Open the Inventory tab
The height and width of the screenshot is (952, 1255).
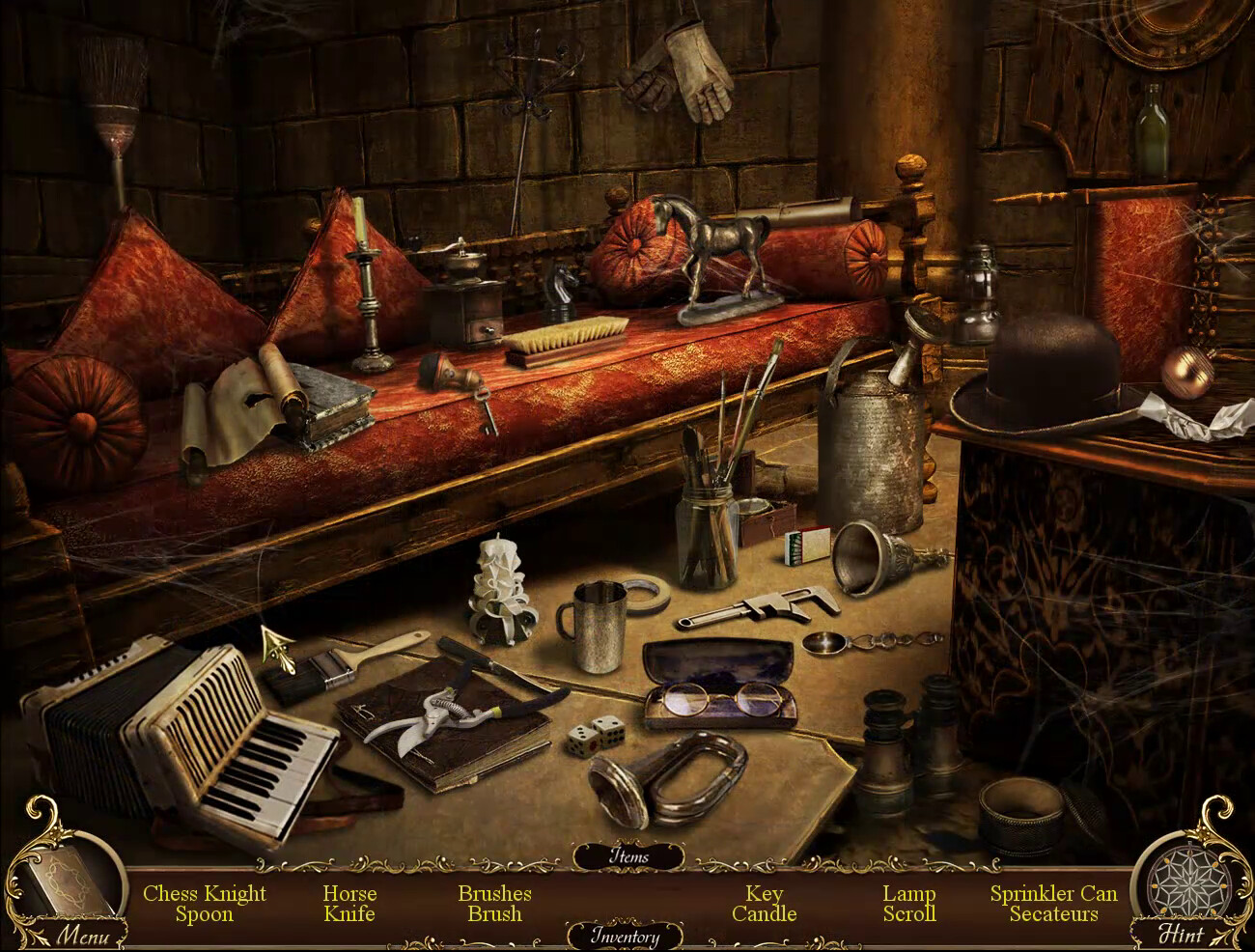626,936
